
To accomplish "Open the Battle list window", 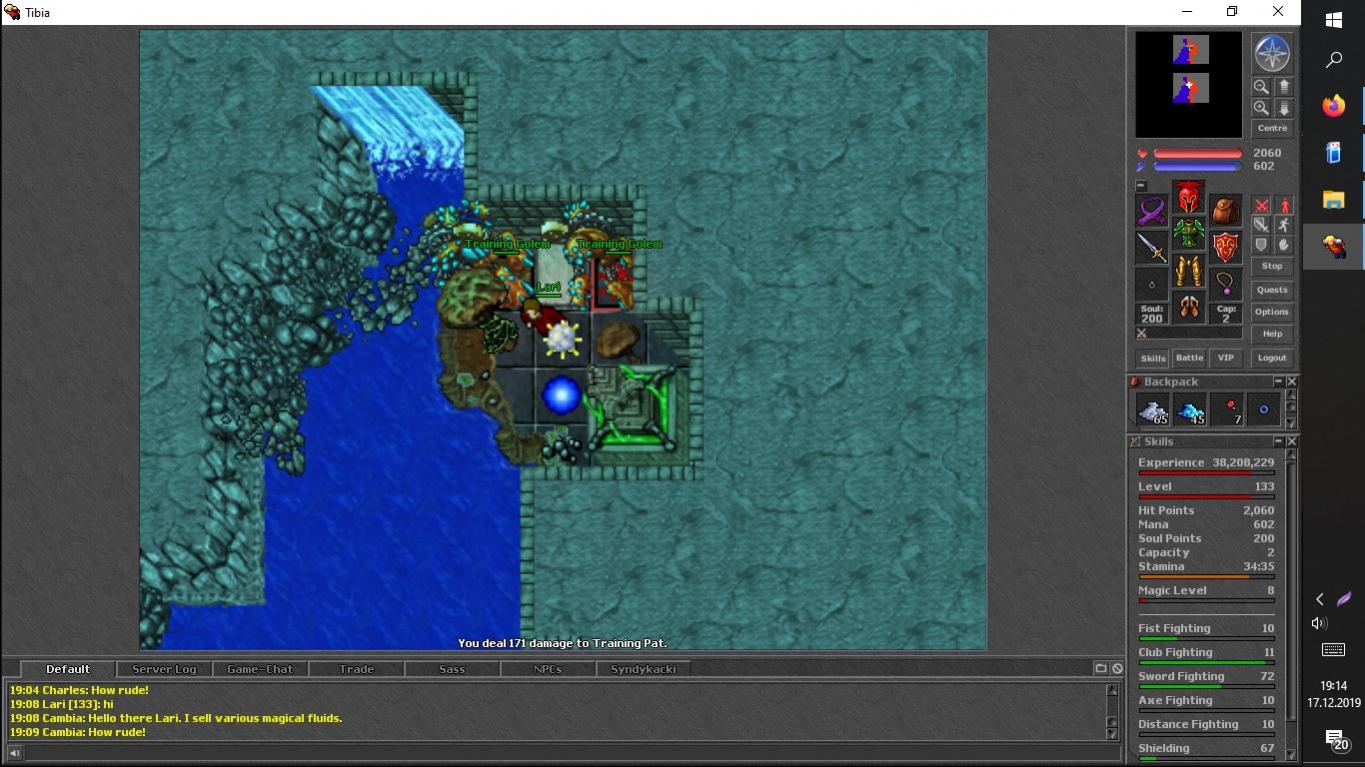I will (x=1189, y=358).
